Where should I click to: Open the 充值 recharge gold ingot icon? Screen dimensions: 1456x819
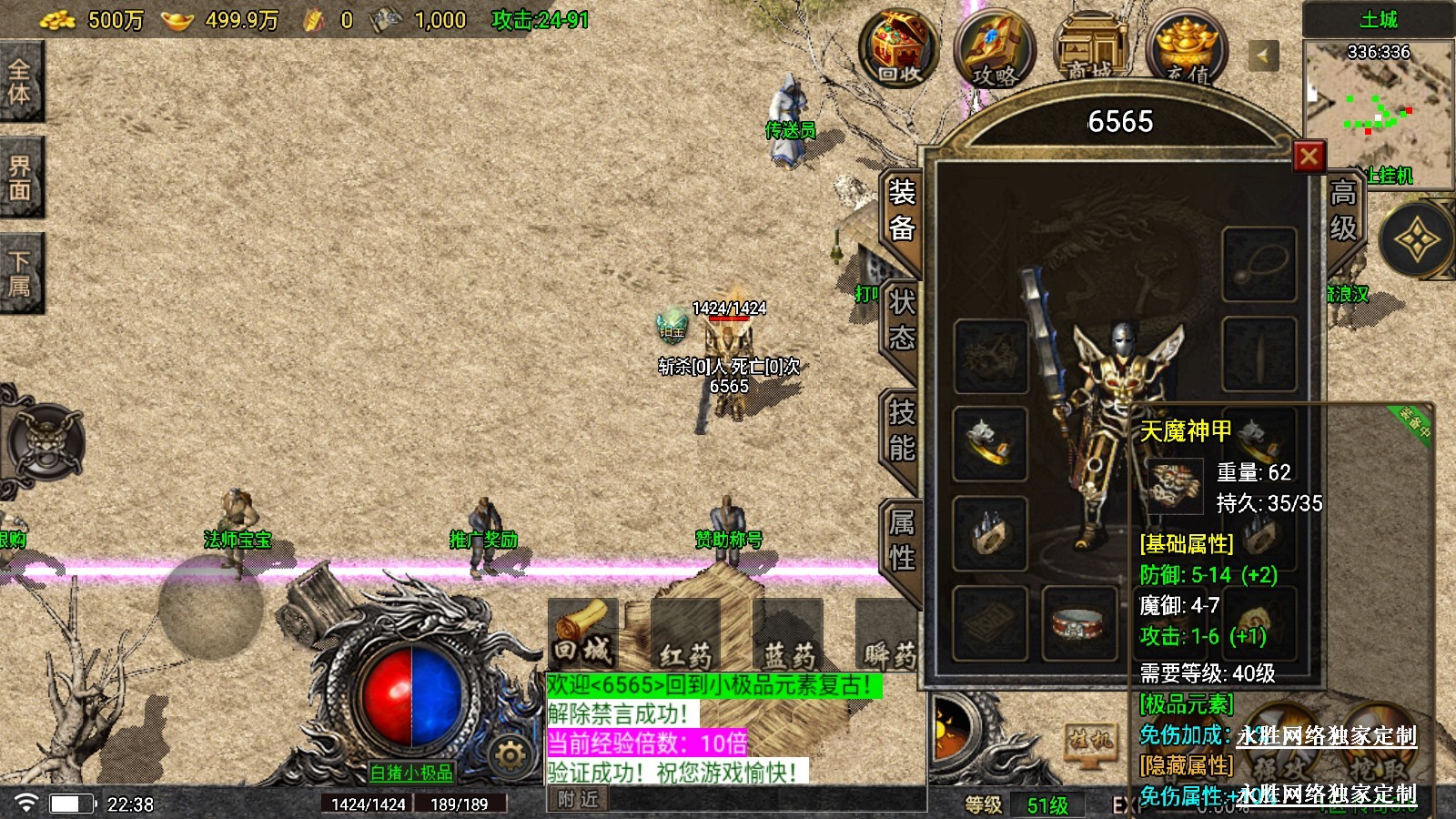click(x=1188, y=49)
